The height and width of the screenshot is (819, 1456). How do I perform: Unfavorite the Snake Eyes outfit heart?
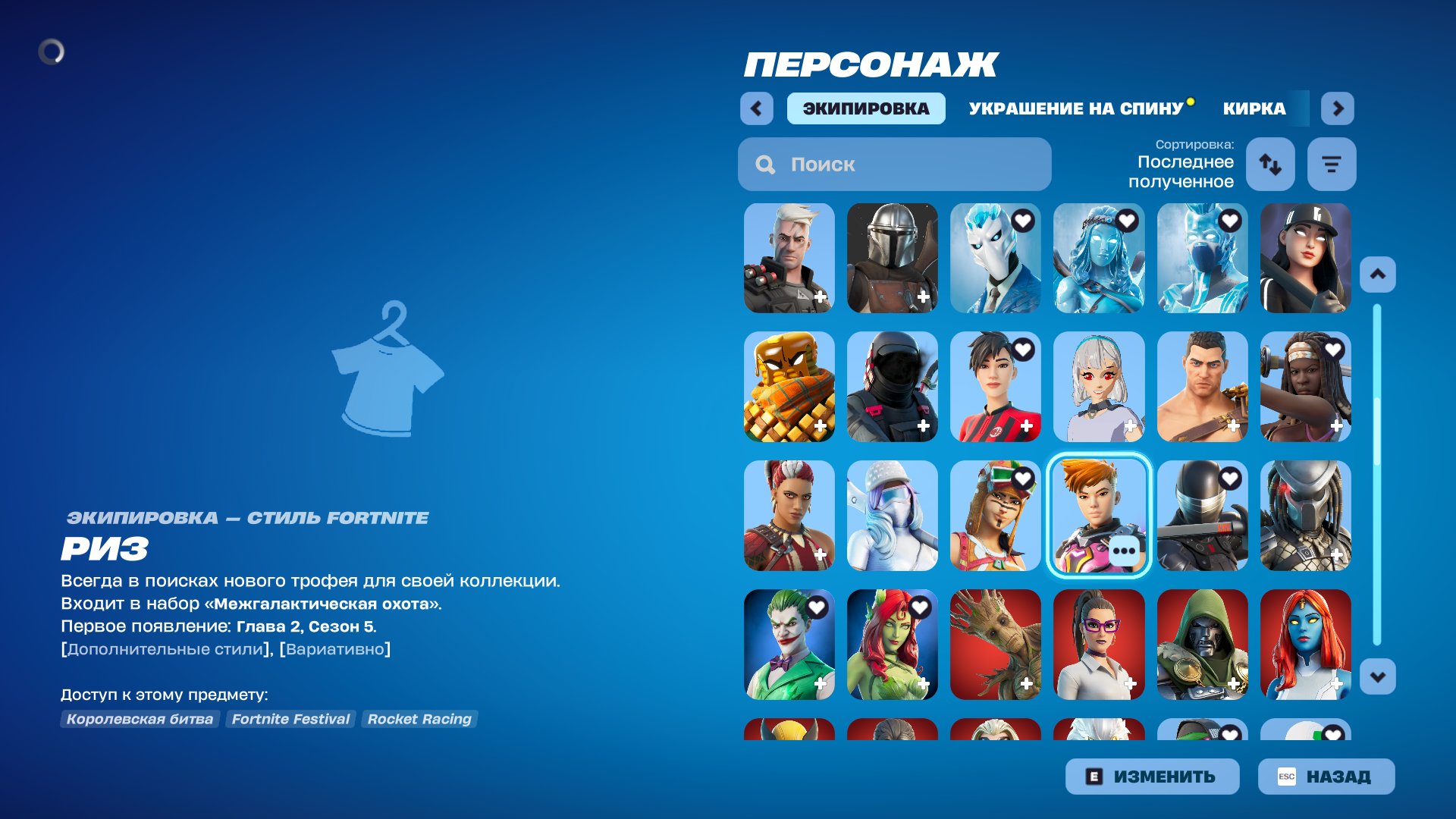point(1232,479)
